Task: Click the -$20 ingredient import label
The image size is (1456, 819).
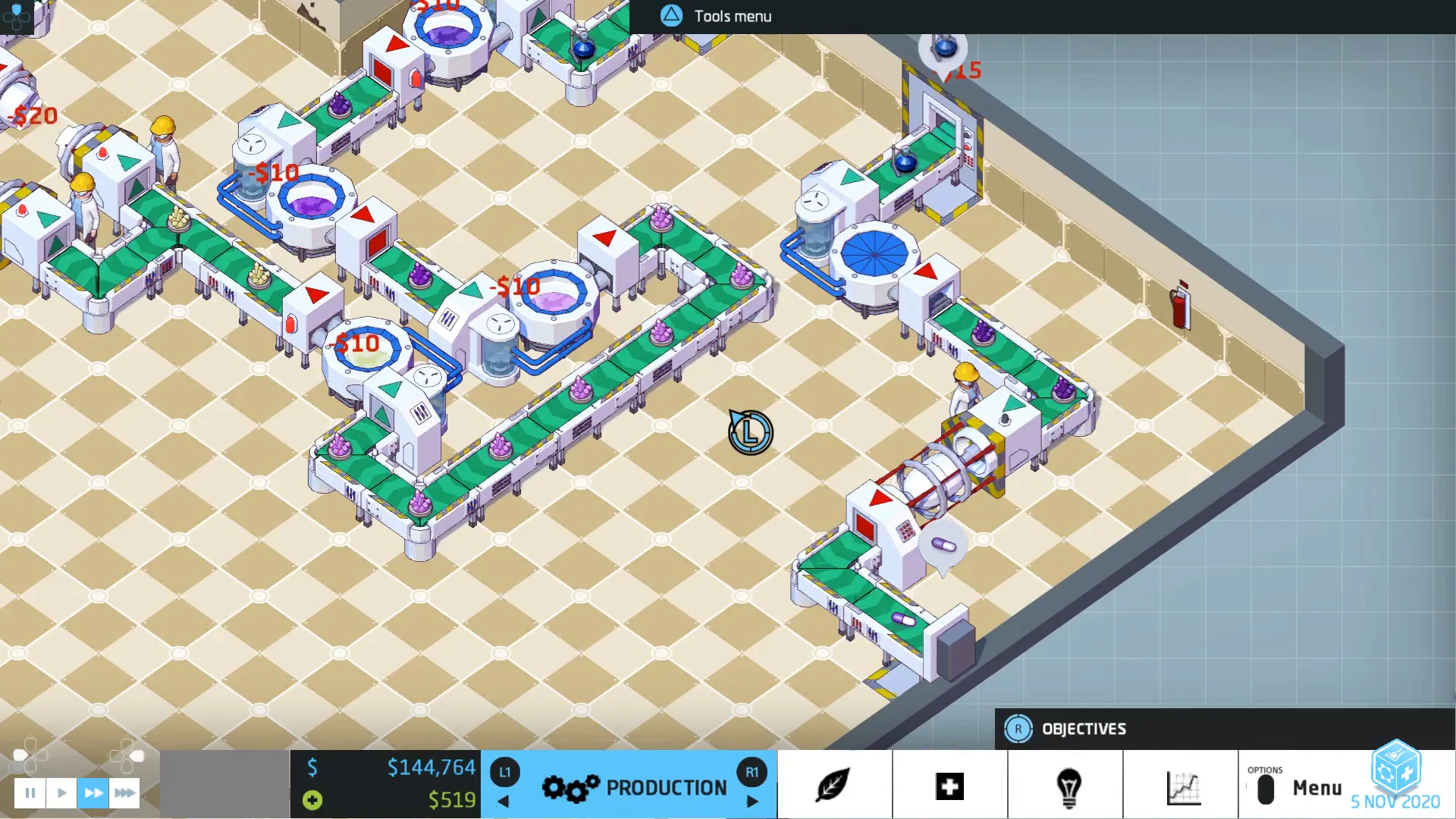Action: tap(32, 115)
